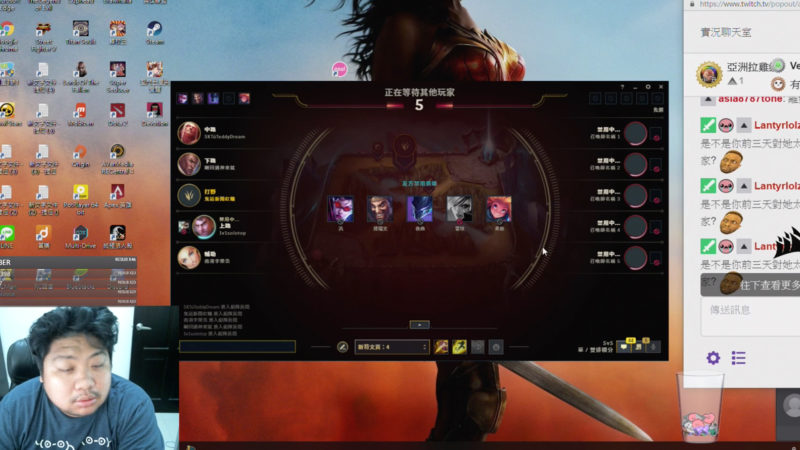Open the client settings gear icon

point(648,87)
